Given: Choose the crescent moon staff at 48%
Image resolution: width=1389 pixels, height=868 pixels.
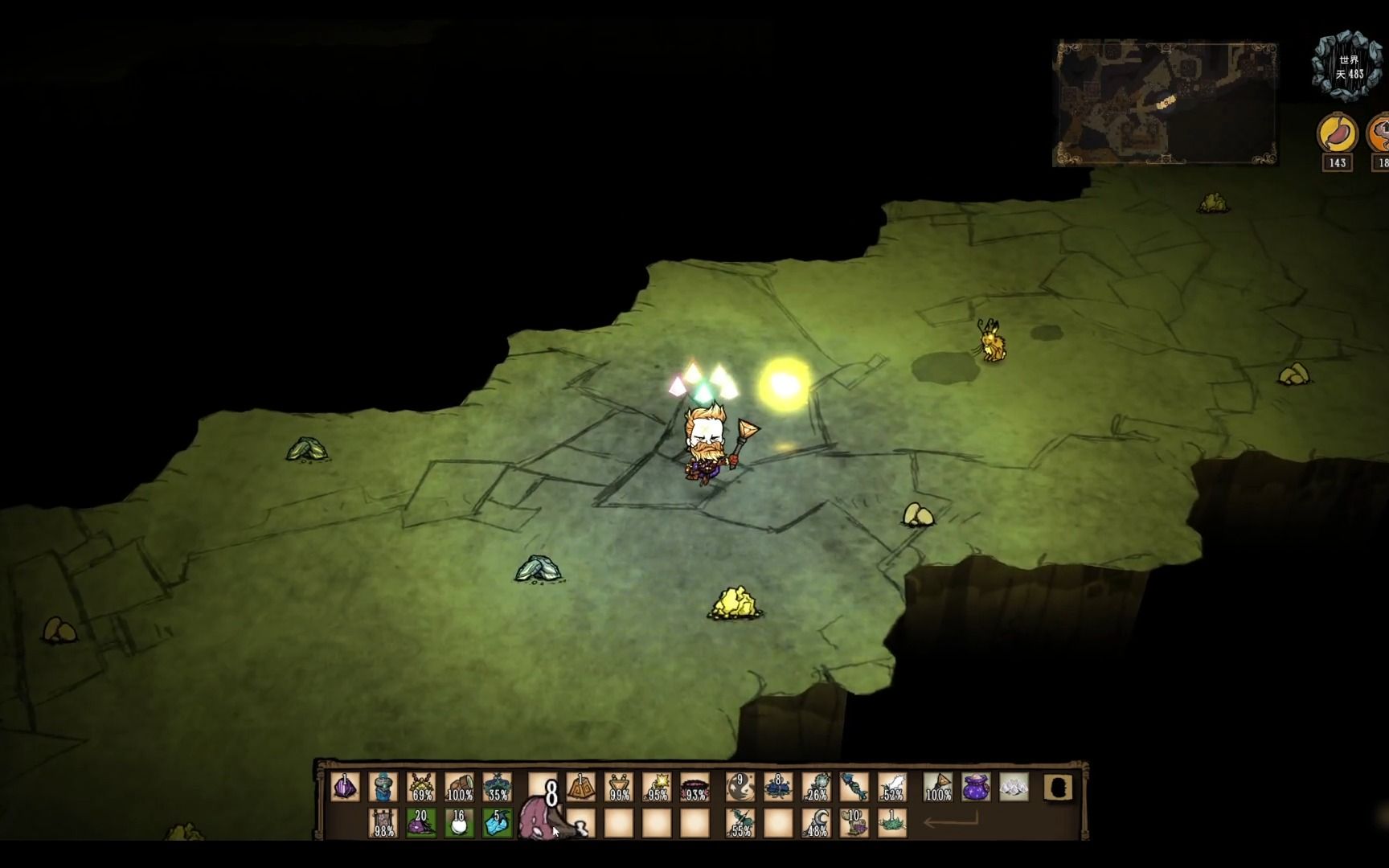Looking at the screenshot, I should [817, 823].
